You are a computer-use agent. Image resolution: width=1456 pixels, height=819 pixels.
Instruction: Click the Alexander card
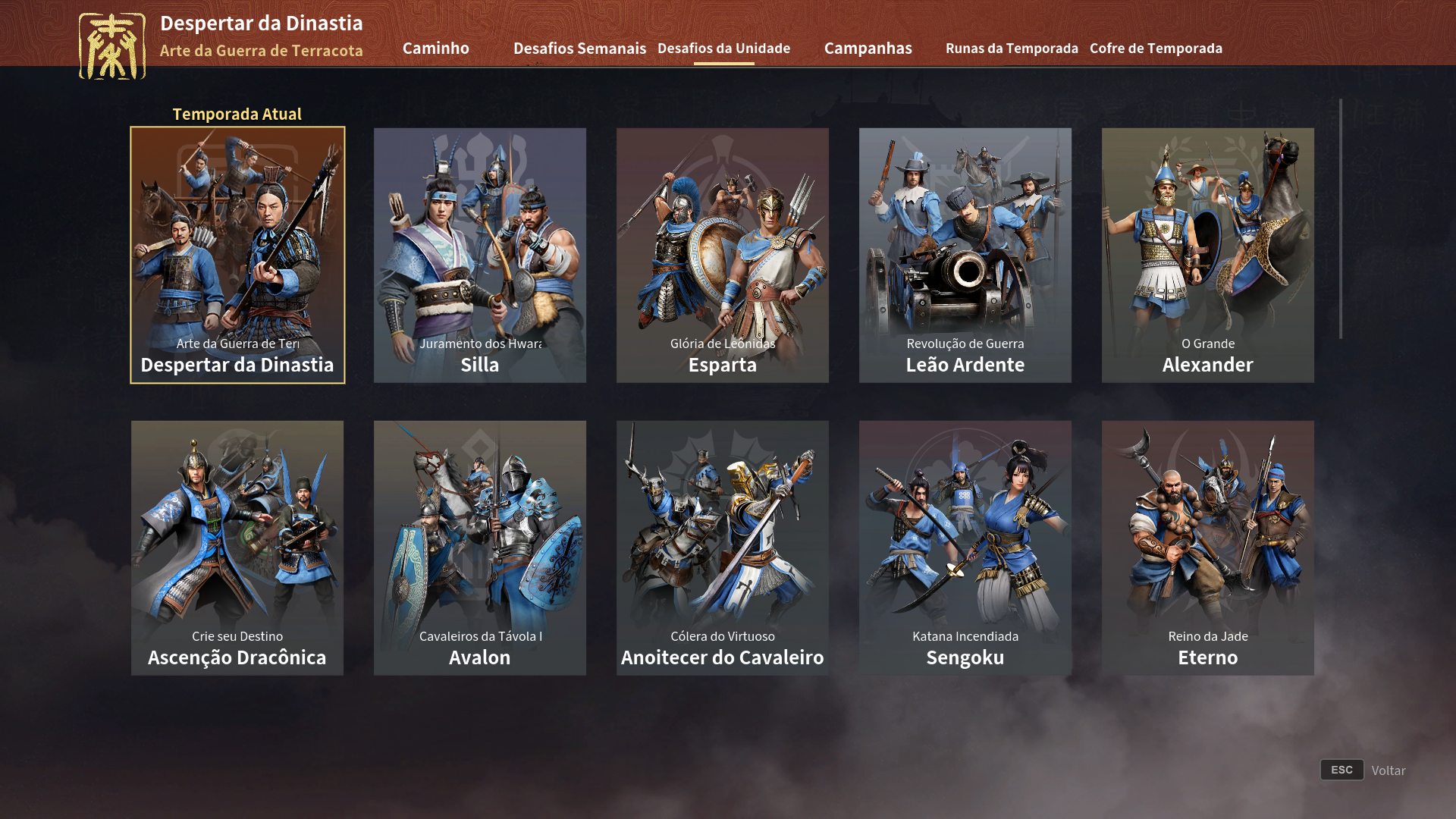[1207, 255]
